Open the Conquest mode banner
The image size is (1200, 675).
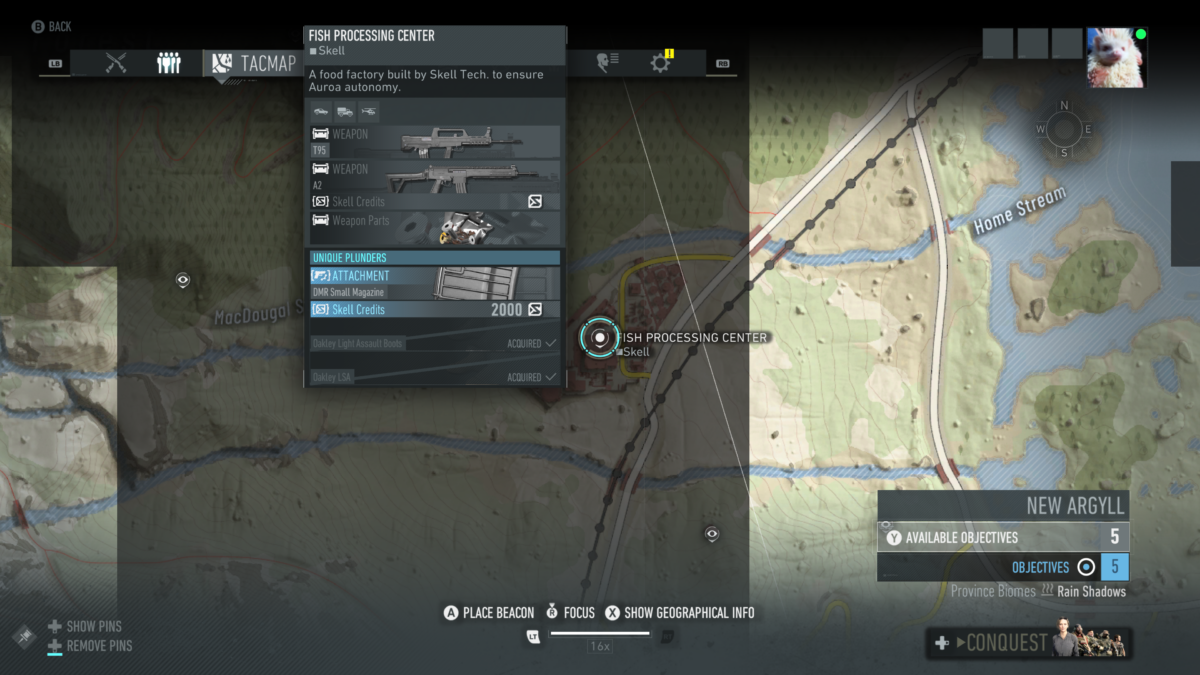[1029, 643]
